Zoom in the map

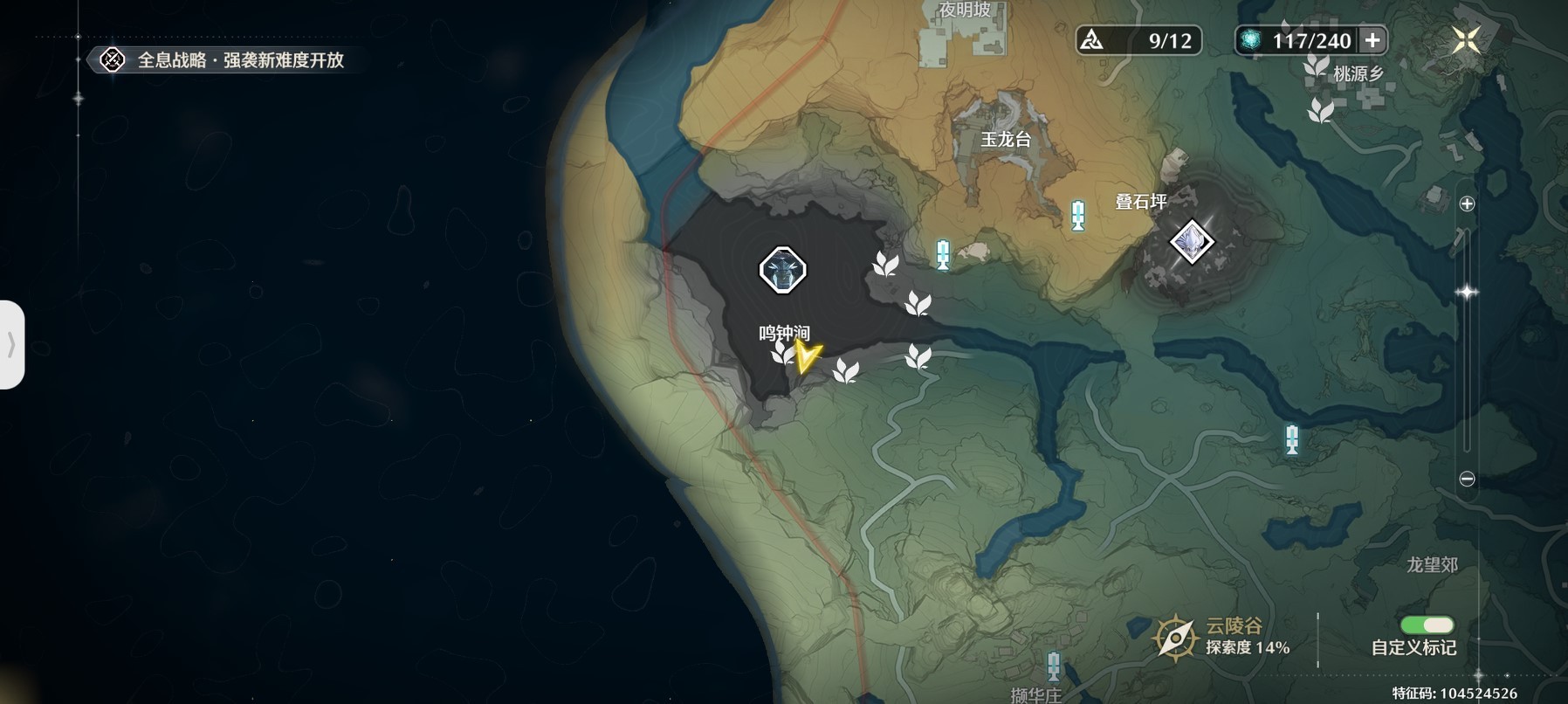coord(1467,204)
